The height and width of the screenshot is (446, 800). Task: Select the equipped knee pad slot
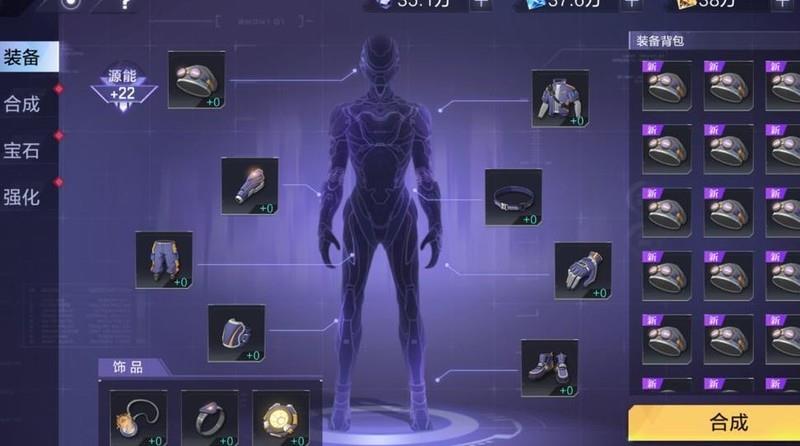click(236, 333)
